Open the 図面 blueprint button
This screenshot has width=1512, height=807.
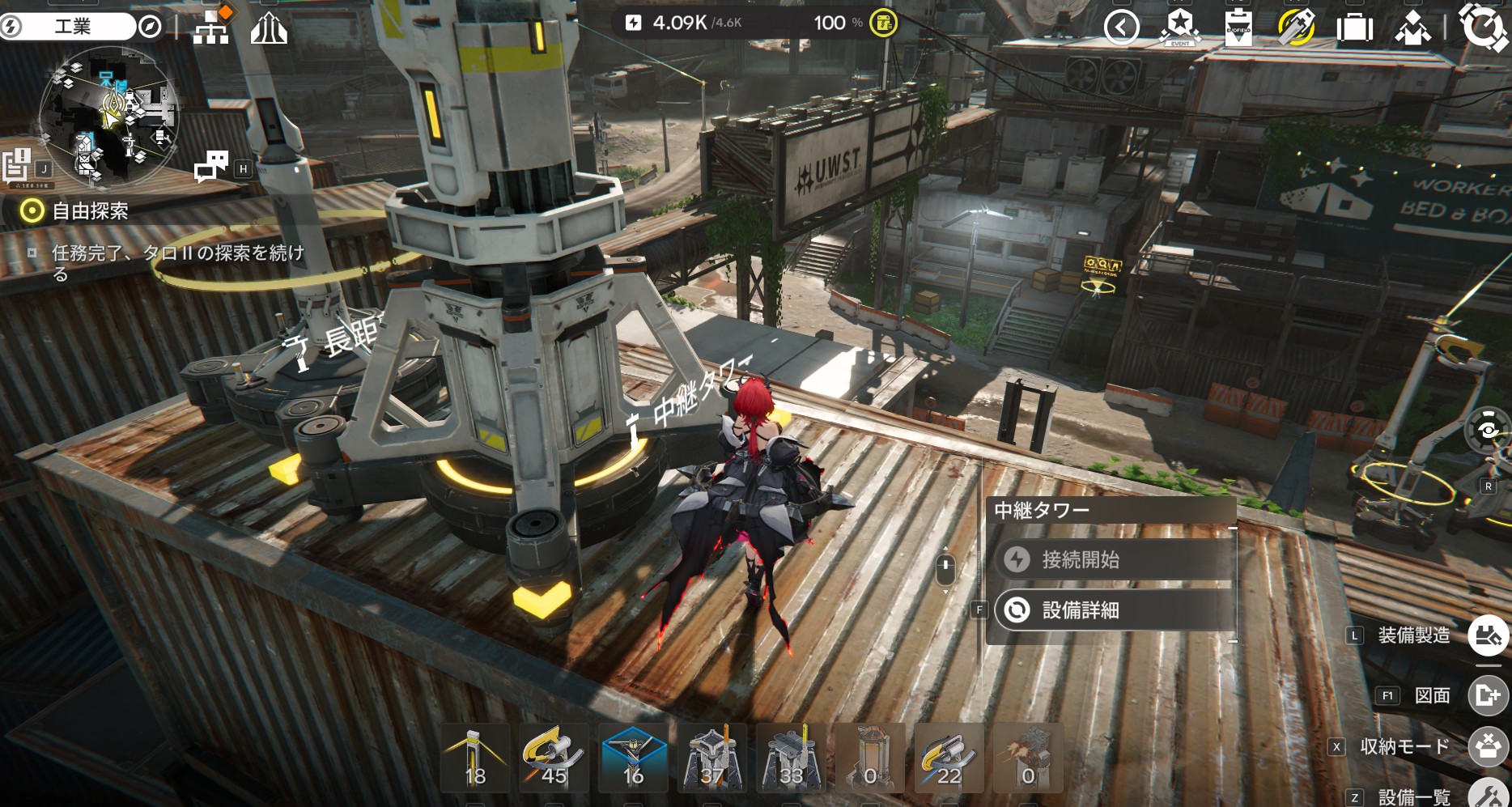coord(1488,694)
